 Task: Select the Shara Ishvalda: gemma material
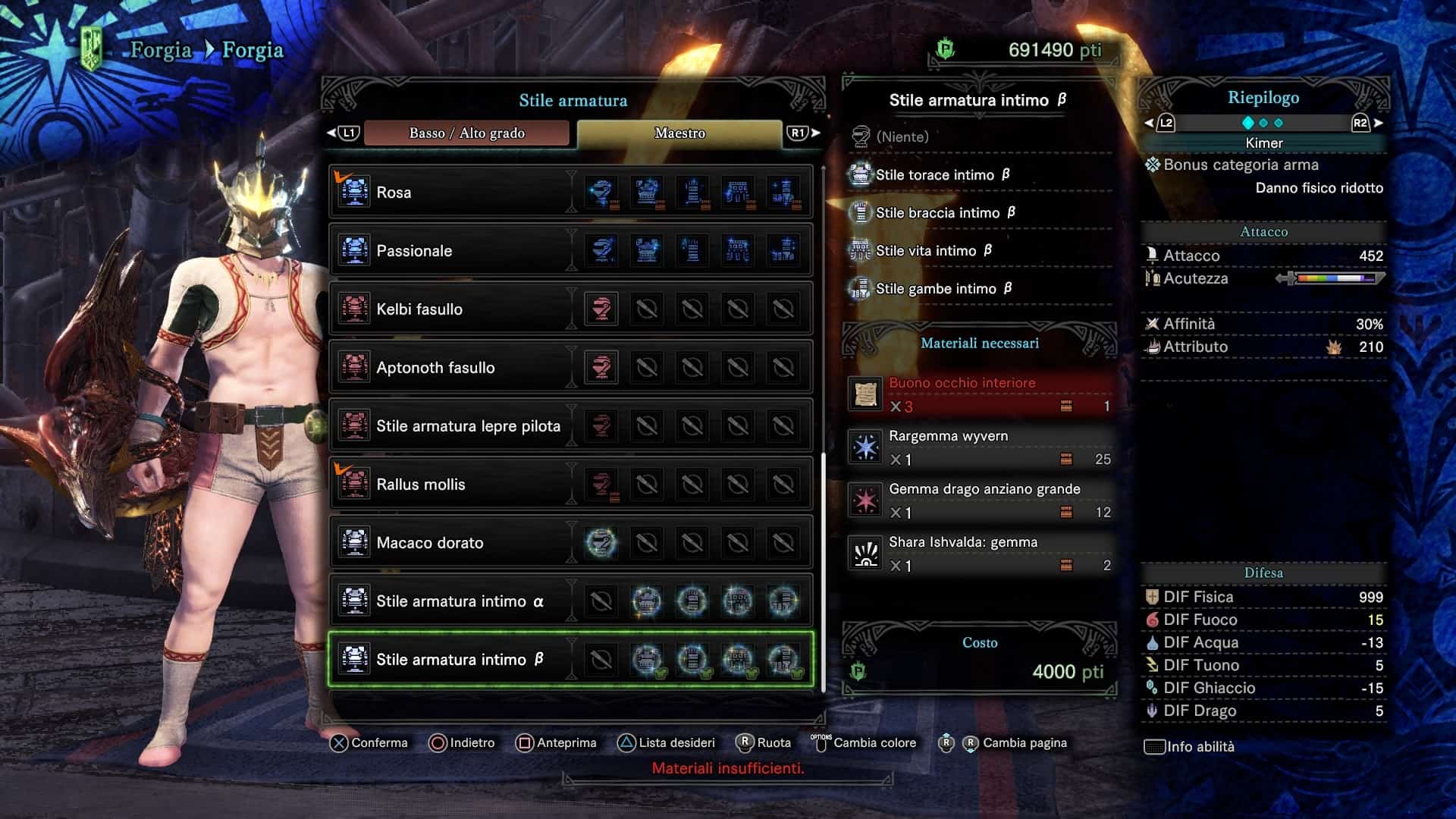980,554
